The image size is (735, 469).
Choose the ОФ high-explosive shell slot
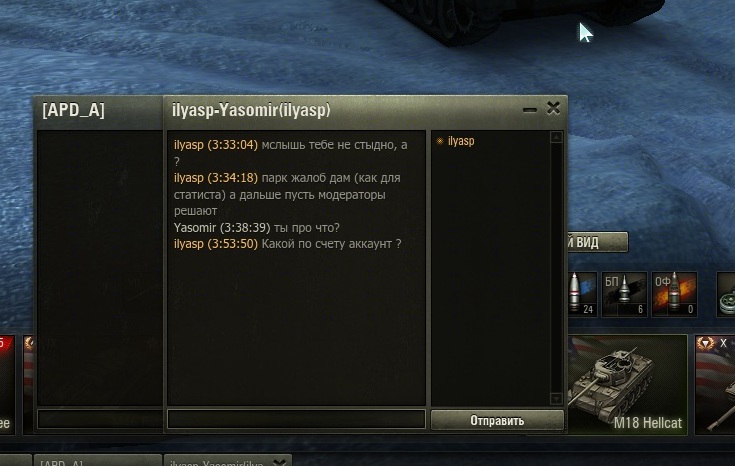(x=674, y=294)
